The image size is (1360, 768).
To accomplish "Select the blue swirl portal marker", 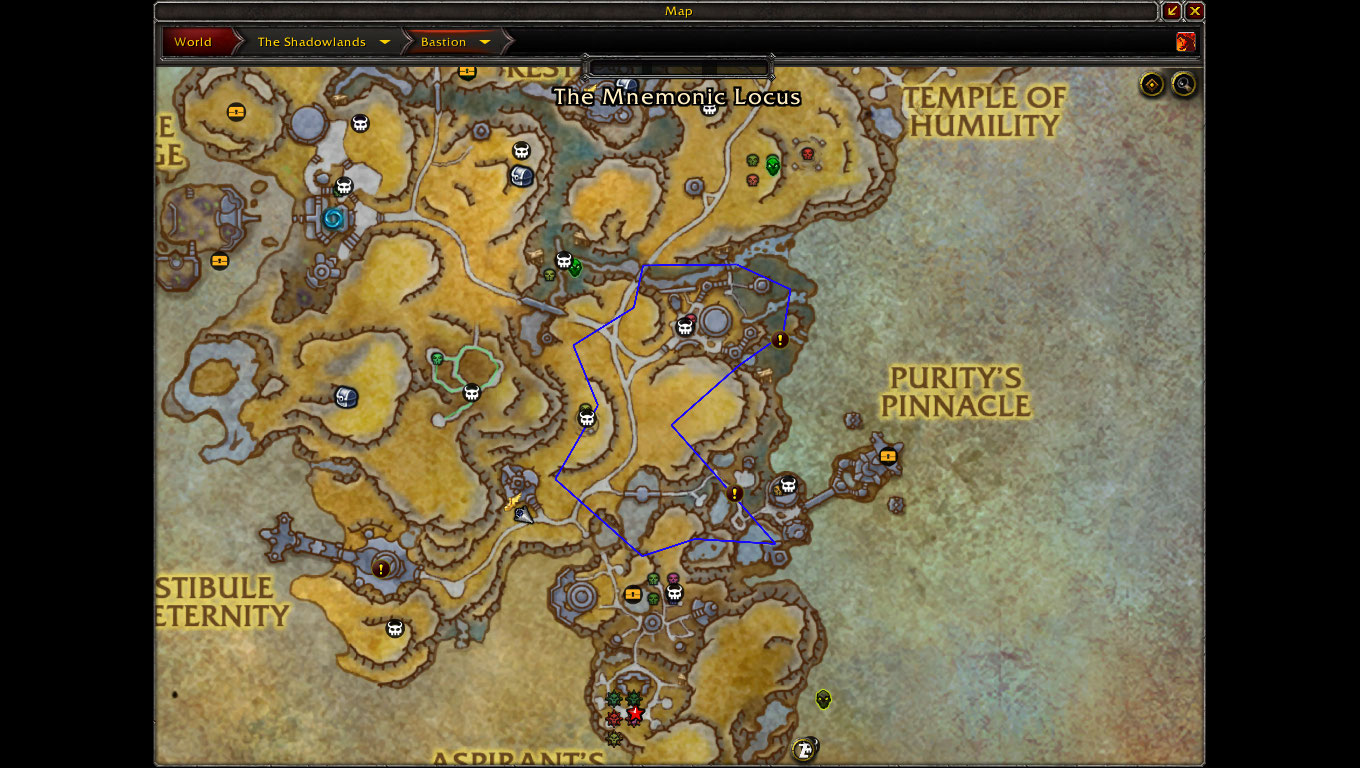I will (x=333, y=217).
